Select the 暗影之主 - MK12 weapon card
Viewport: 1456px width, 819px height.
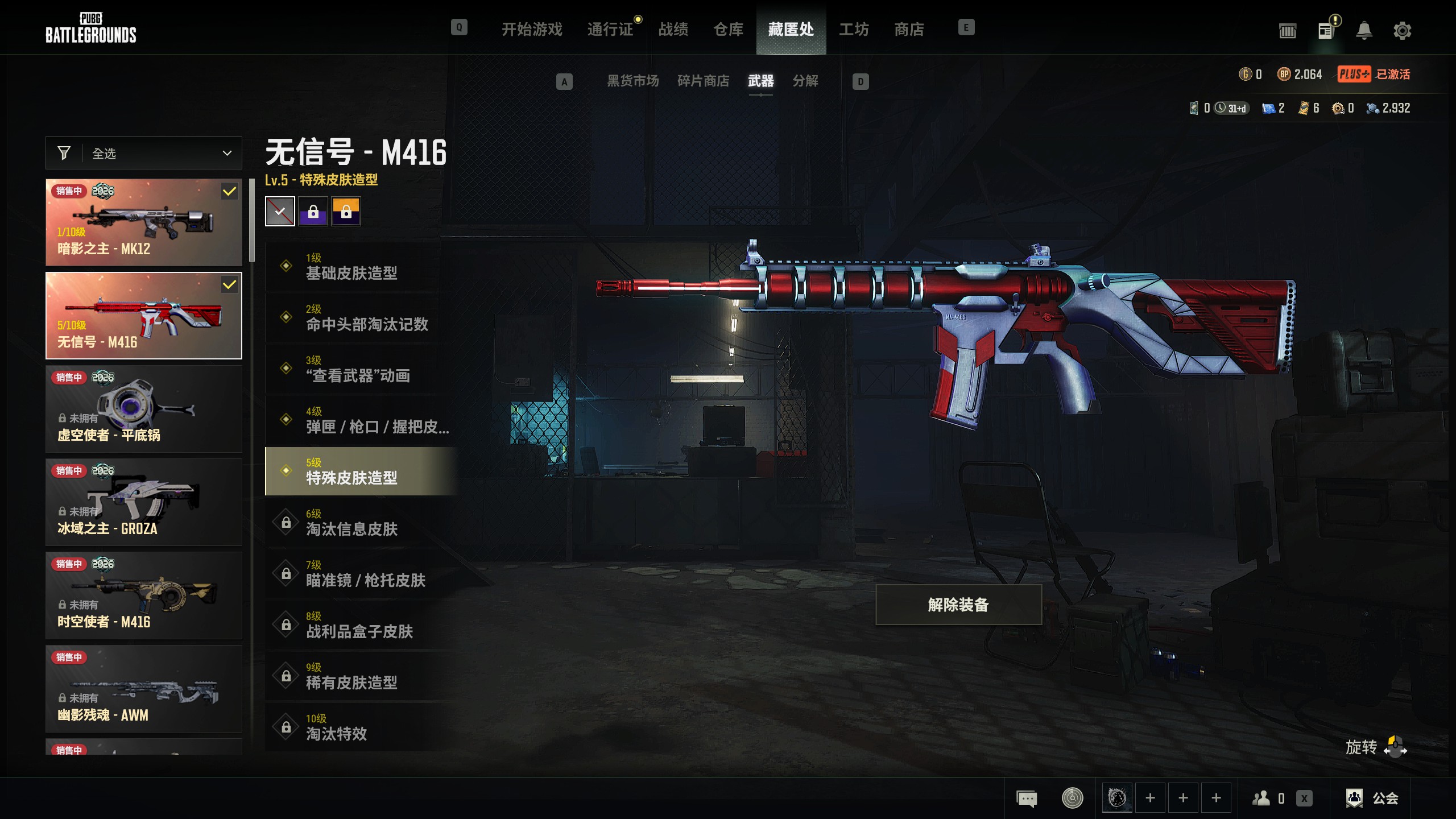click(144, 222)
